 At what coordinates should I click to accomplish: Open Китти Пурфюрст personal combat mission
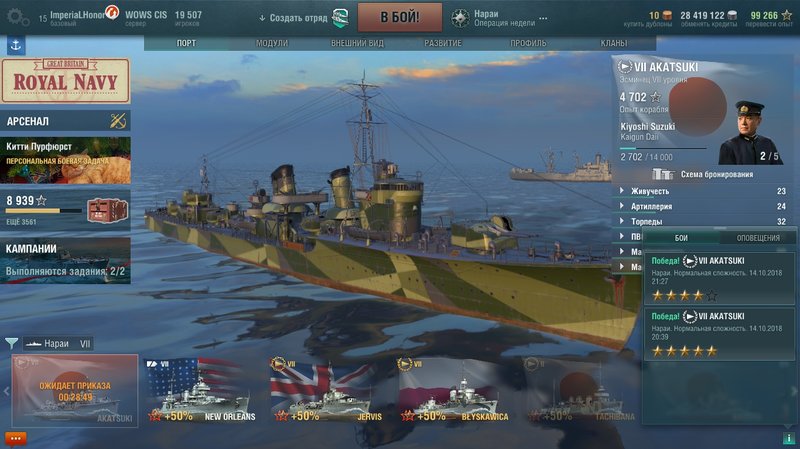(x=65, y=159)
